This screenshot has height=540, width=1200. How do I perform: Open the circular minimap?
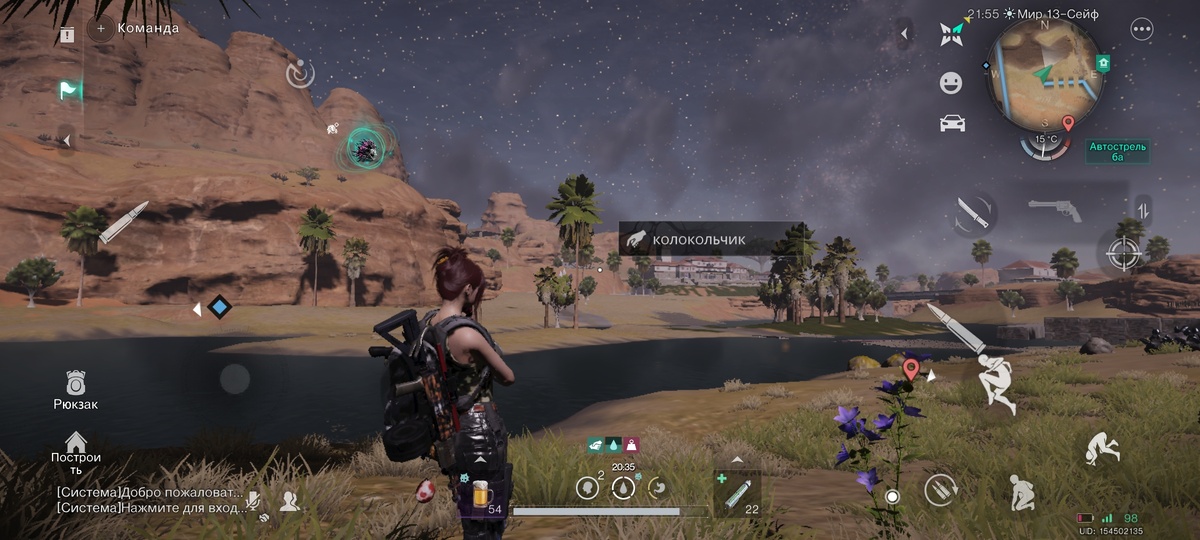[x=1045, y=70]
